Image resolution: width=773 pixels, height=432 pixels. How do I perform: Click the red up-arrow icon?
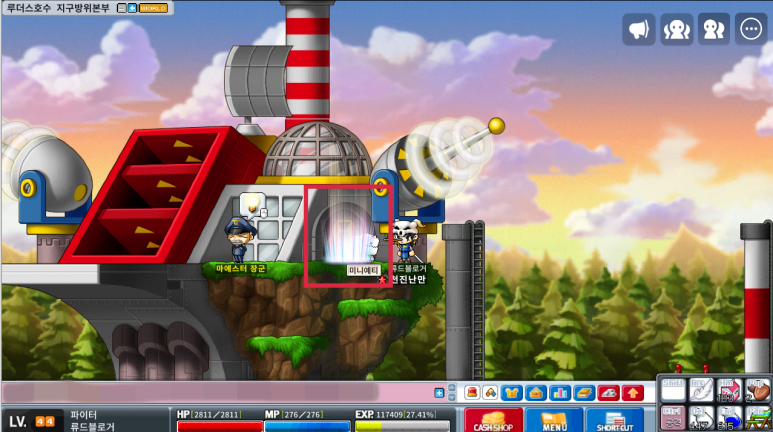point(631,392)
